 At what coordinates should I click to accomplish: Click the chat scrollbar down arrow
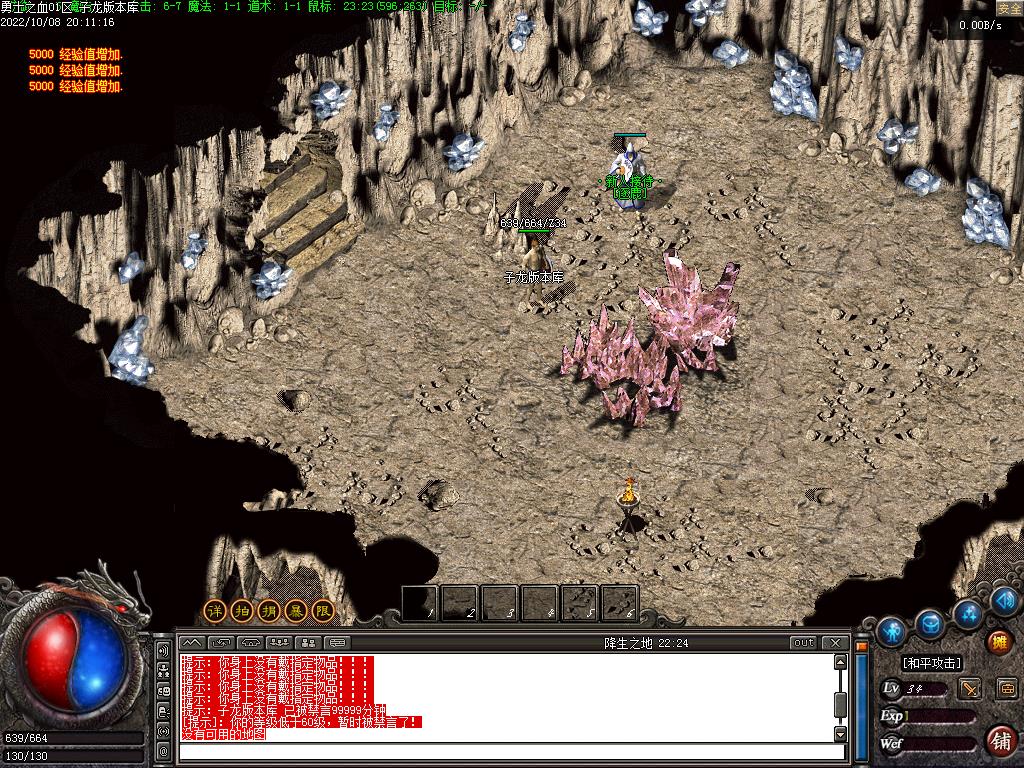point(840,734)
